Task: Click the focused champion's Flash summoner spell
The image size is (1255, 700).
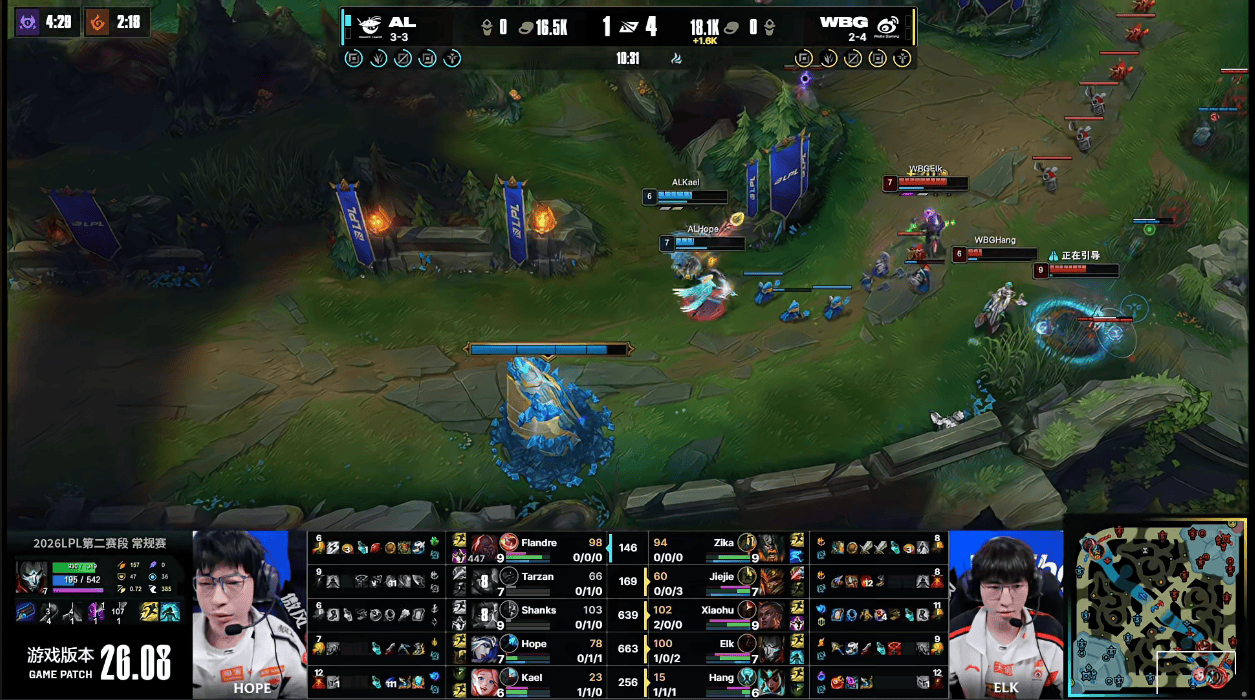Action: click(150, 612)
